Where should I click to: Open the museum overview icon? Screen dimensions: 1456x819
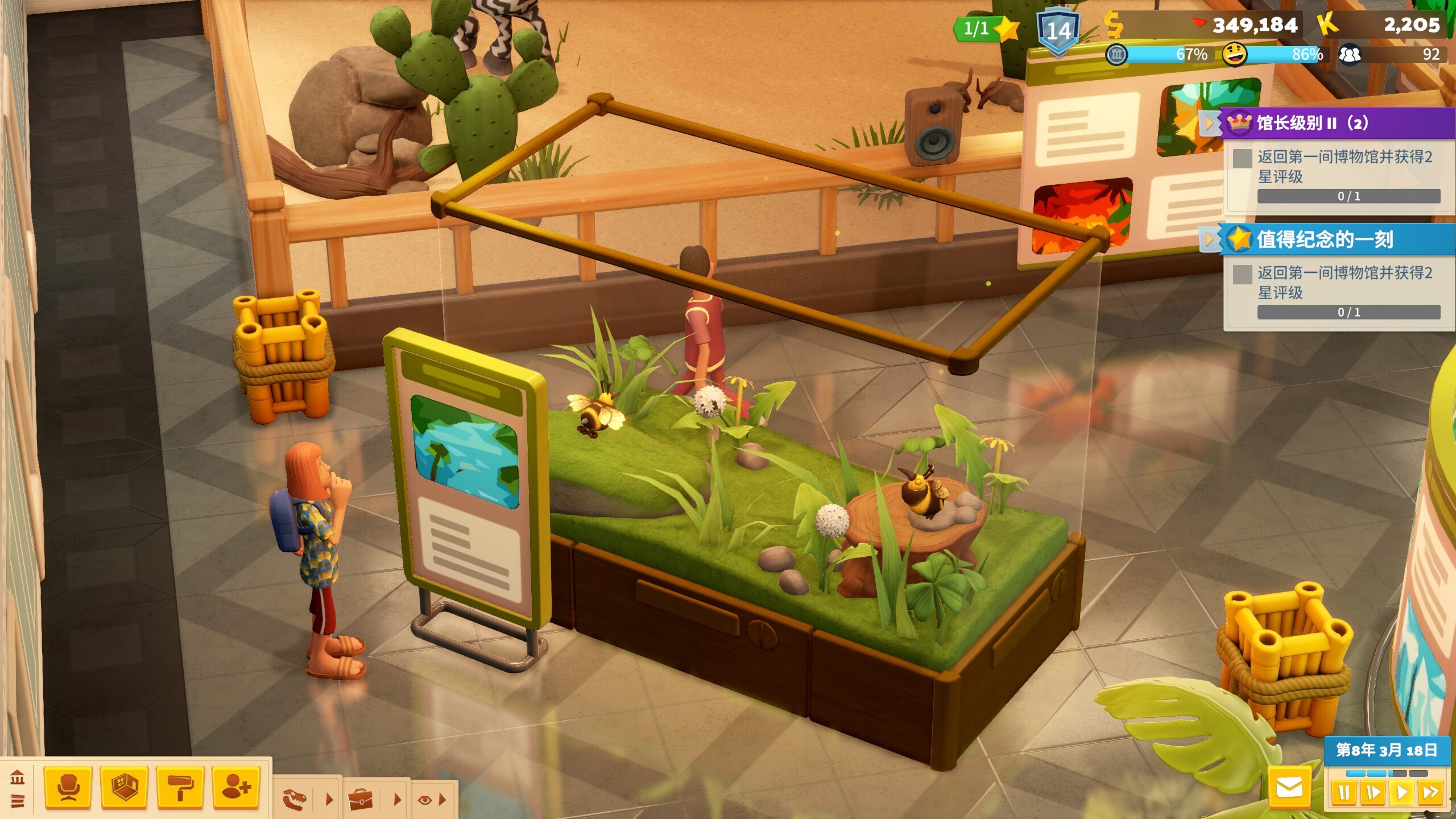(x=17, y=777)
